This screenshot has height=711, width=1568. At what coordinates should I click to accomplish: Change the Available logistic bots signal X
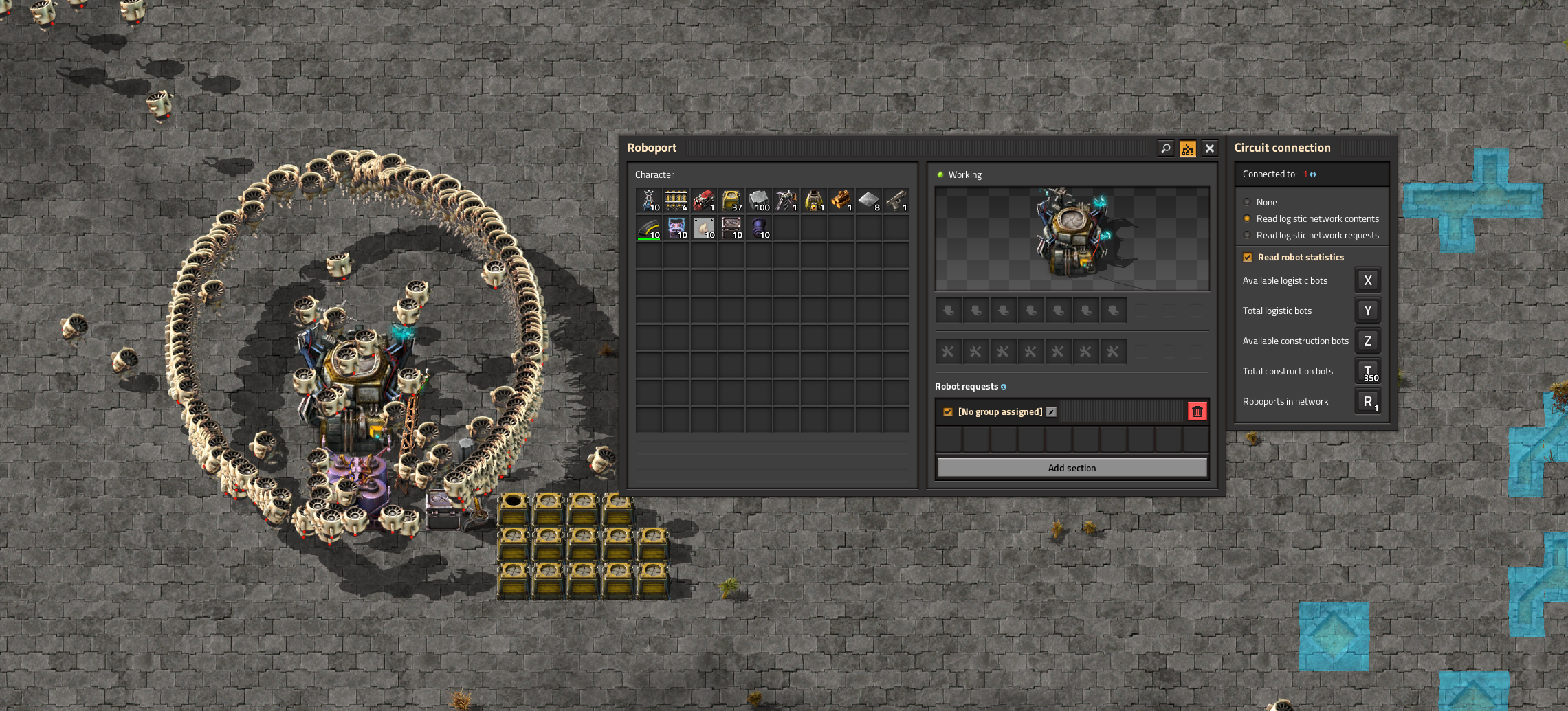1367,280
